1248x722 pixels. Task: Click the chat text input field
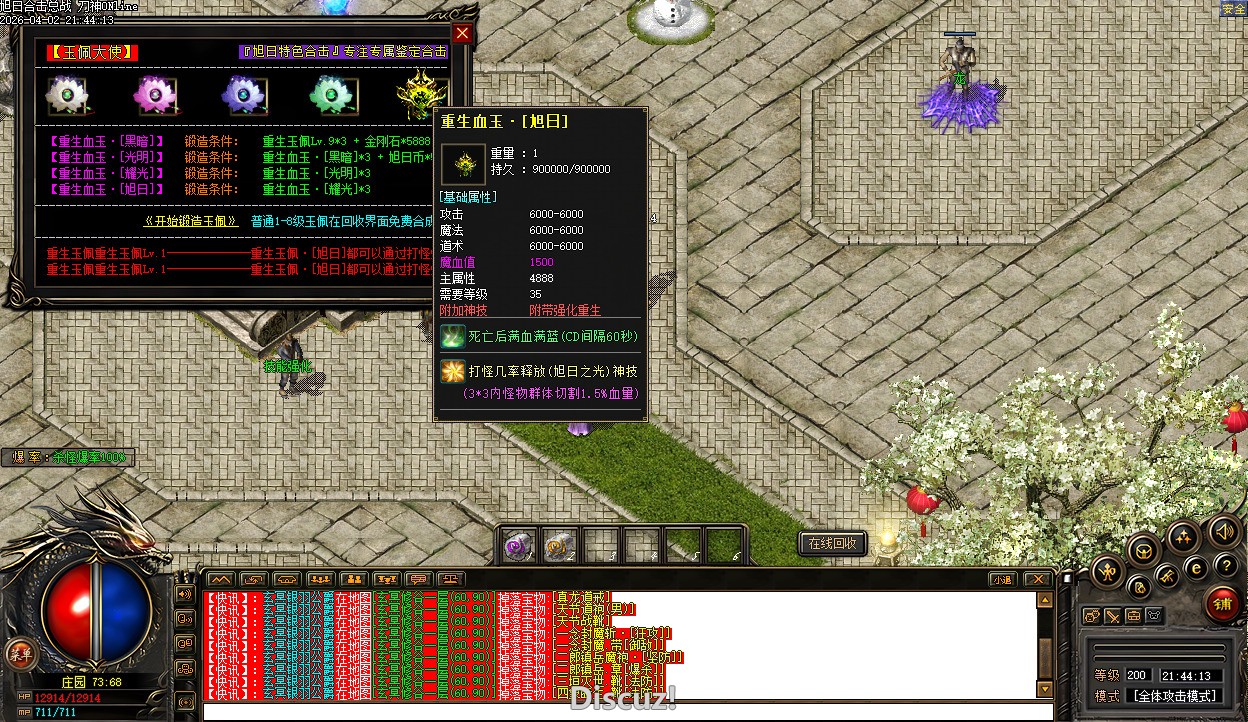pyautogui.click(x=620, y=712)
